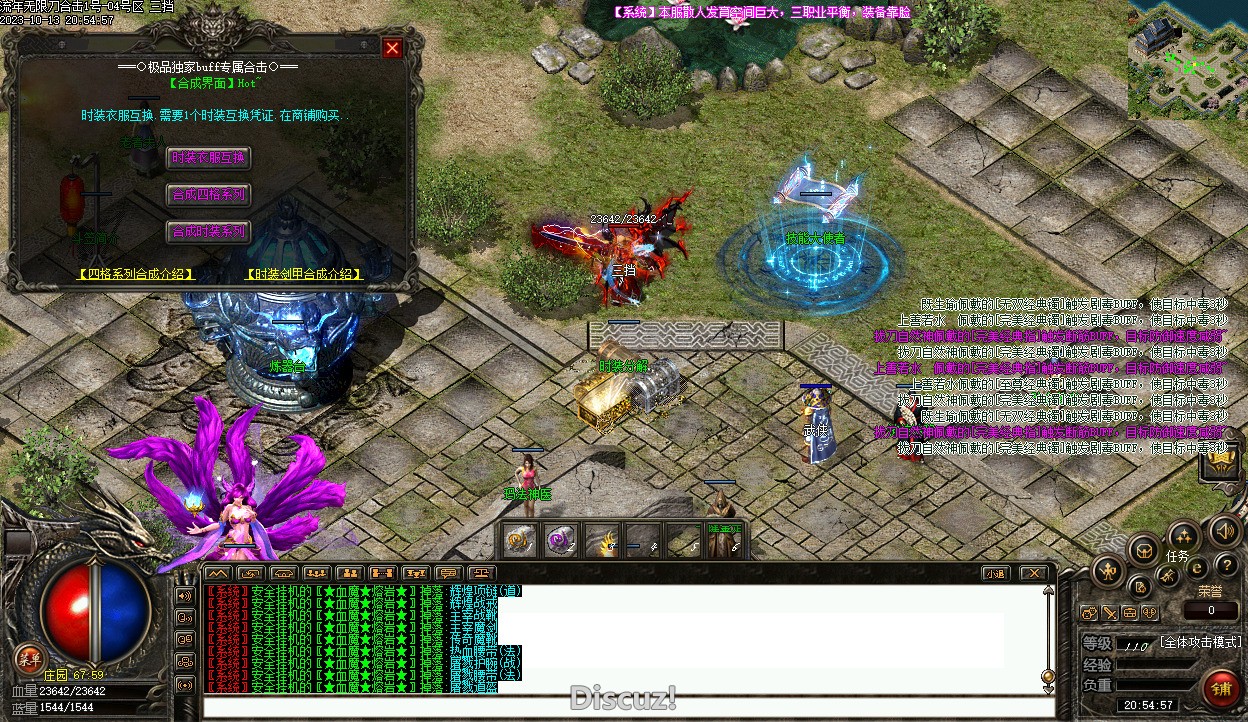Click the round 菜单 menu button
The height and width of the screenshot is (722, 1248).
29,657
